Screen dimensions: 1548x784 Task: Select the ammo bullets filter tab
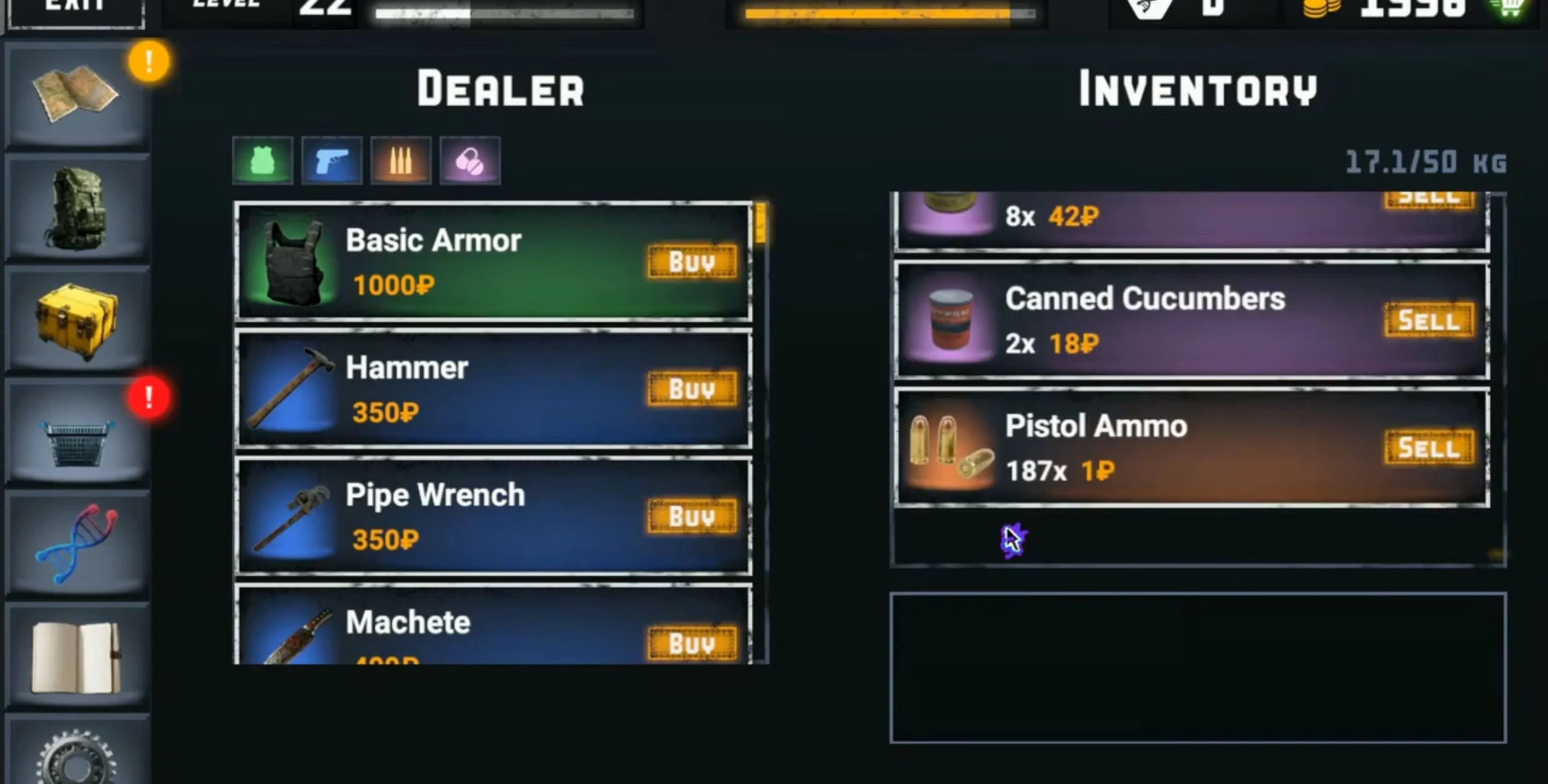402,160
